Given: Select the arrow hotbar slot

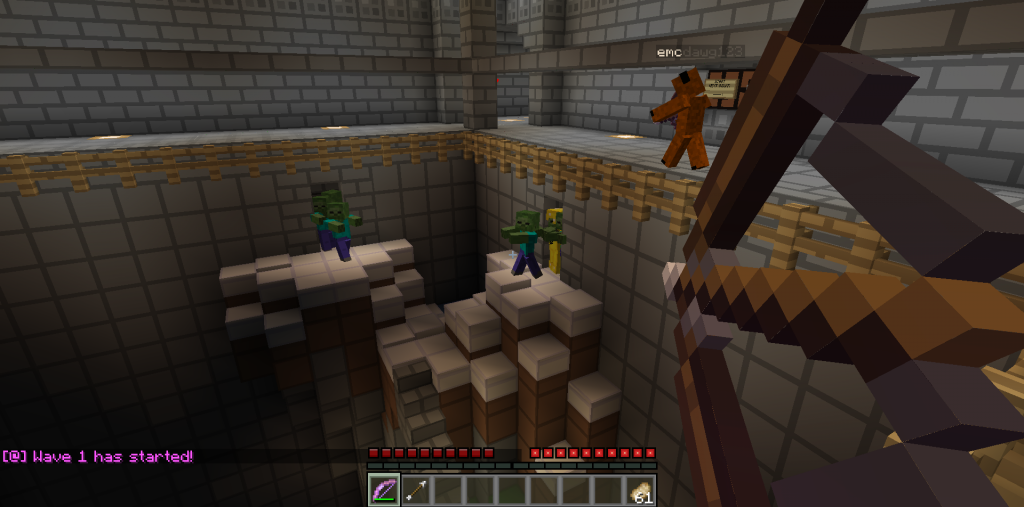Looking at the screenshot, I should pyautogui.click(x=416, y=490).
